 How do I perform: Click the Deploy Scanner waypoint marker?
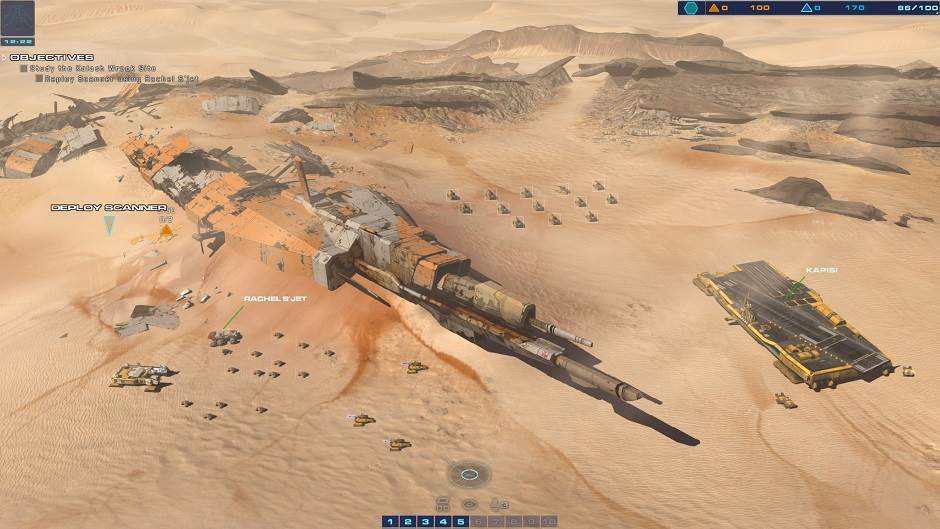(x=109, y=224)
